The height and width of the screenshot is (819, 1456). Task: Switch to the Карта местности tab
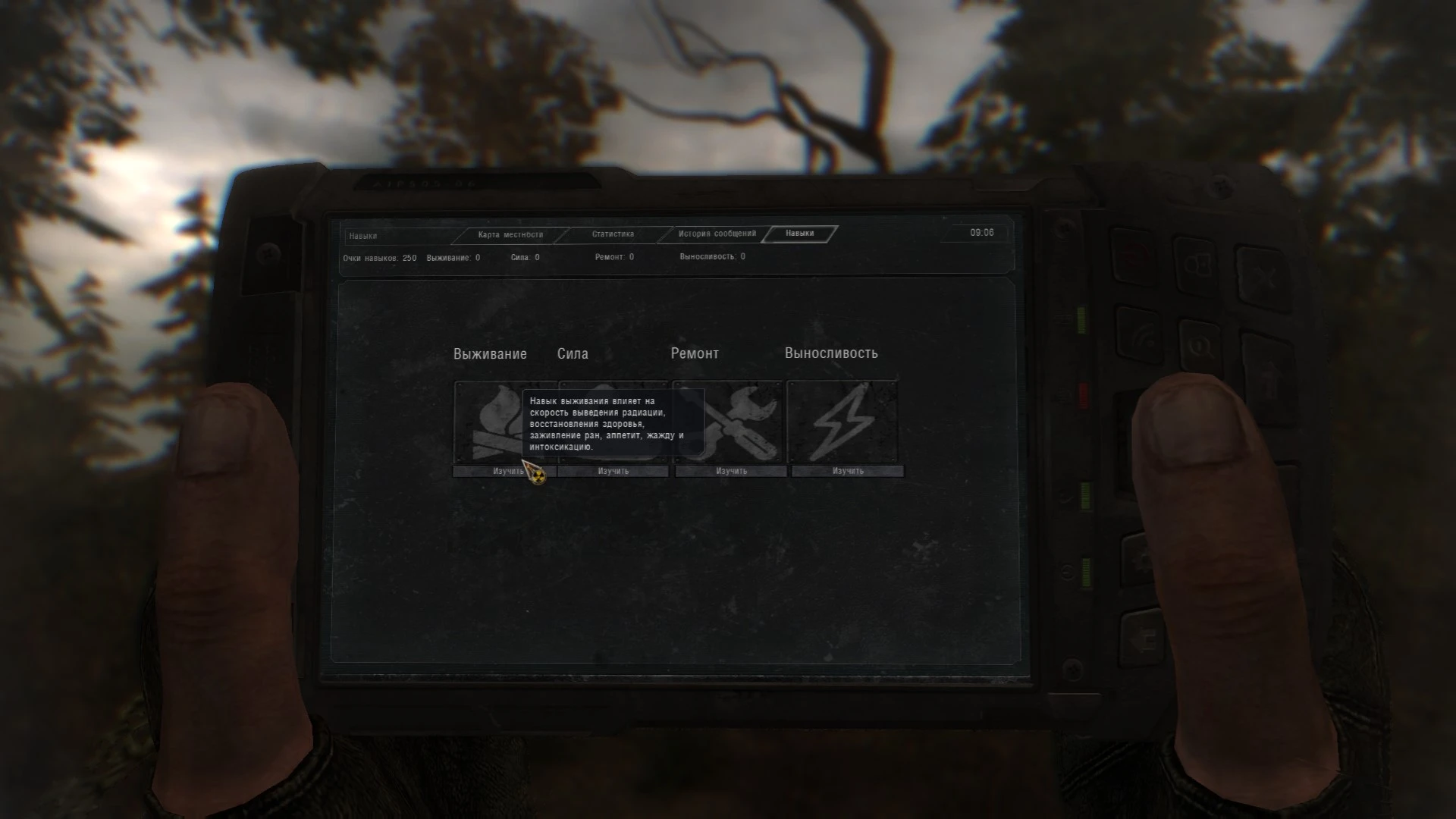click(510, 235)
